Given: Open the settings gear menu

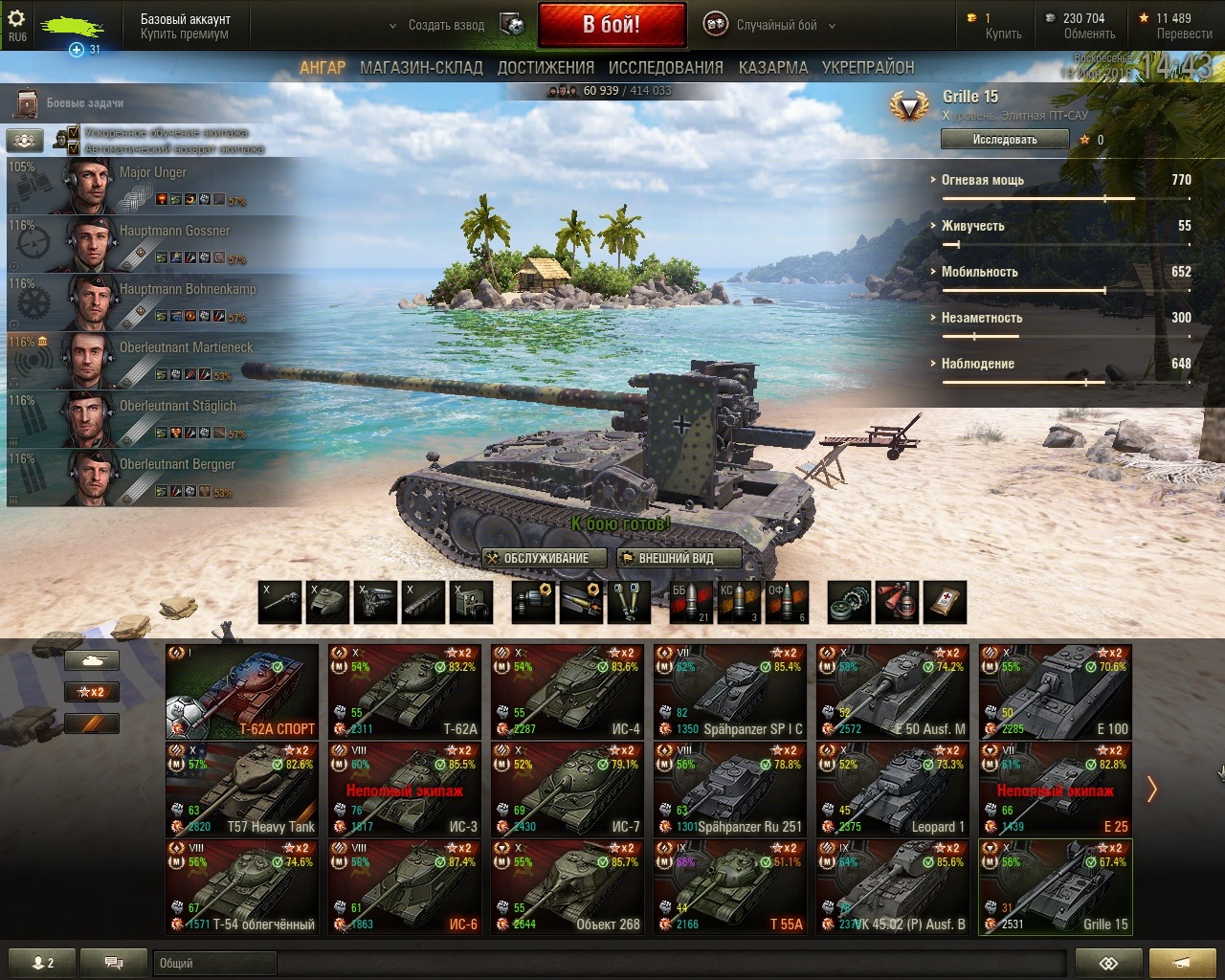Looking at the screenshot, I should (x=17, y=20).
